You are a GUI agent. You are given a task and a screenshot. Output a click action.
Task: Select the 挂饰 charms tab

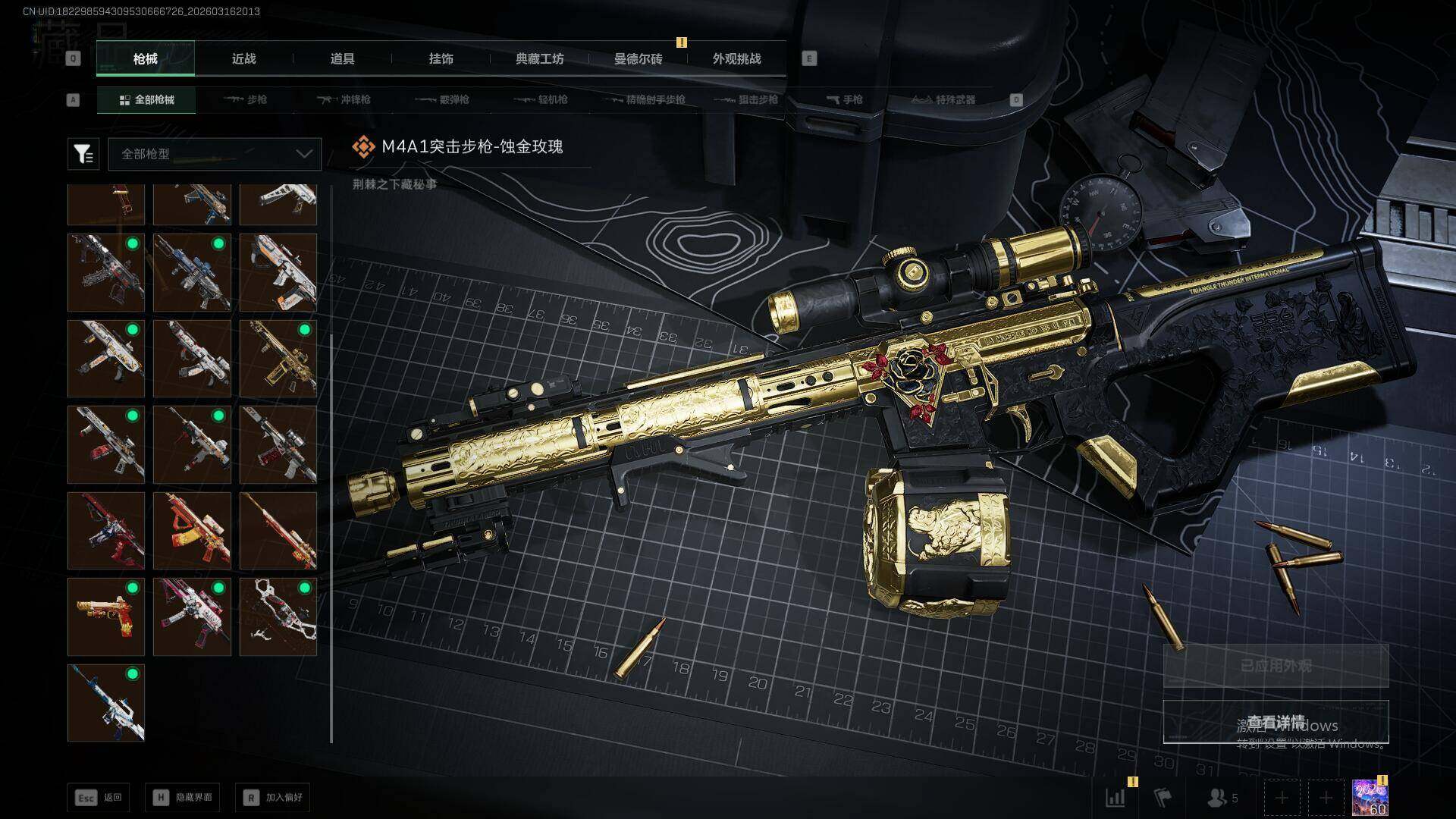(441, 59)
